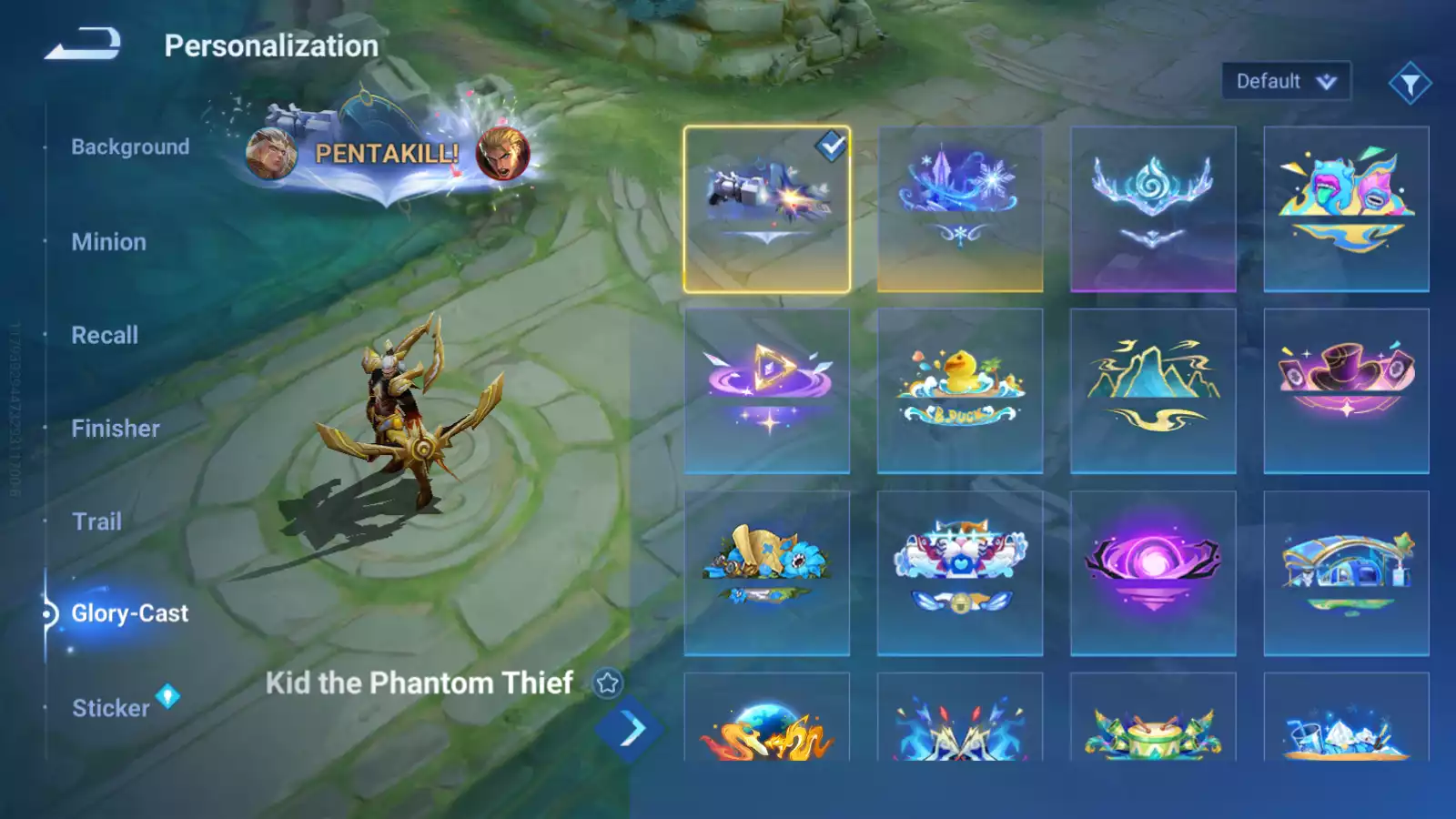Choose the colorful monsters glory-cast
The height and width of the screenshot is (819, 1456).
[x=1346, y=209]
